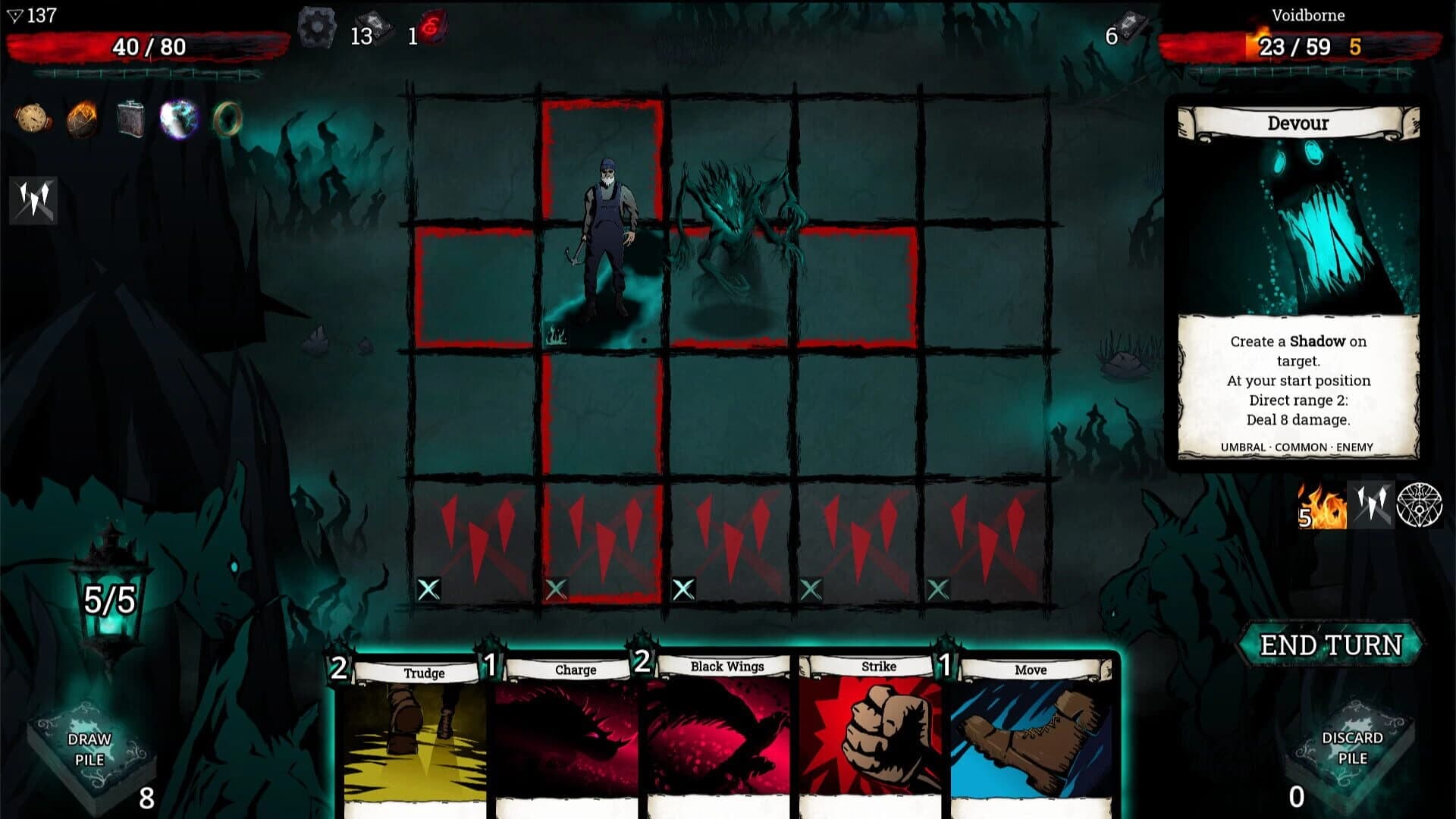The image size is (1456, 819).
Task: Click the burning amulet trinket
Action: [x=80, y=118]
